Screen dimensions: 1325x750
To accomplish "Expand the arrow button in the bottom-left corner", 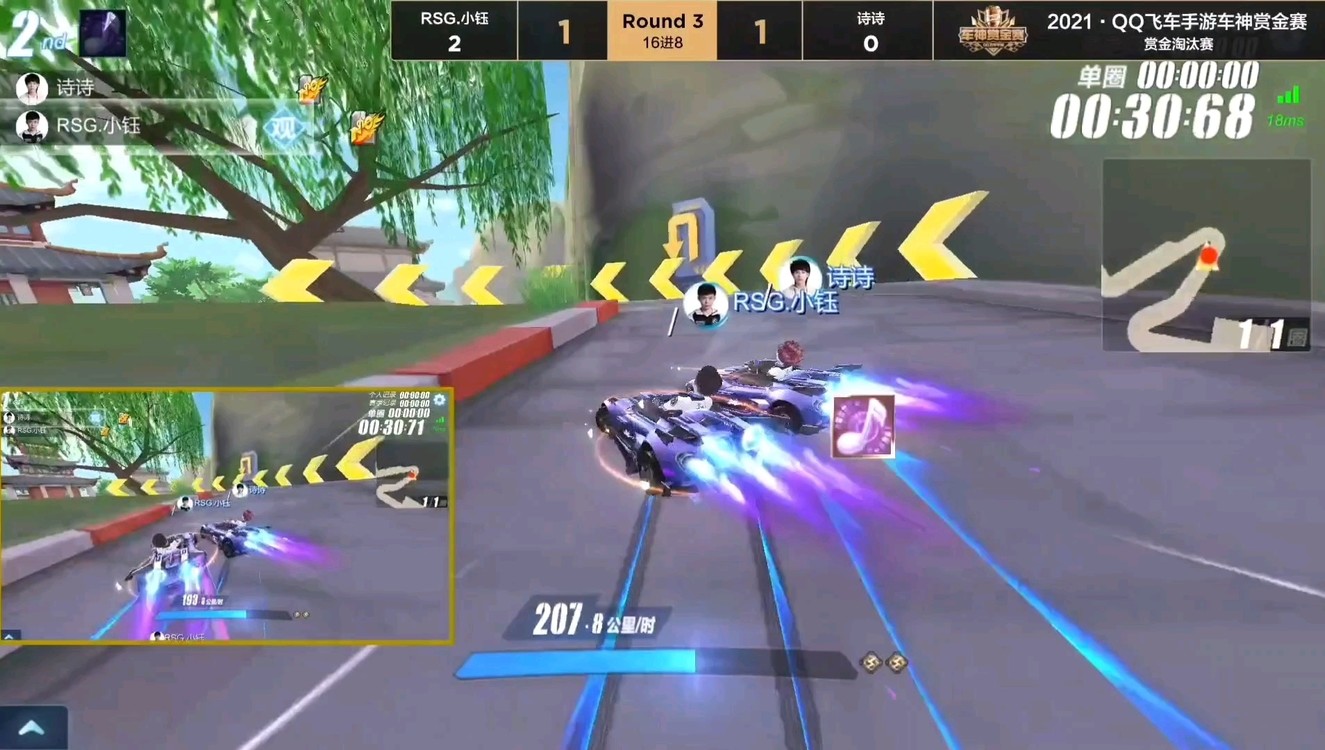I will click(x=31, y=728).
